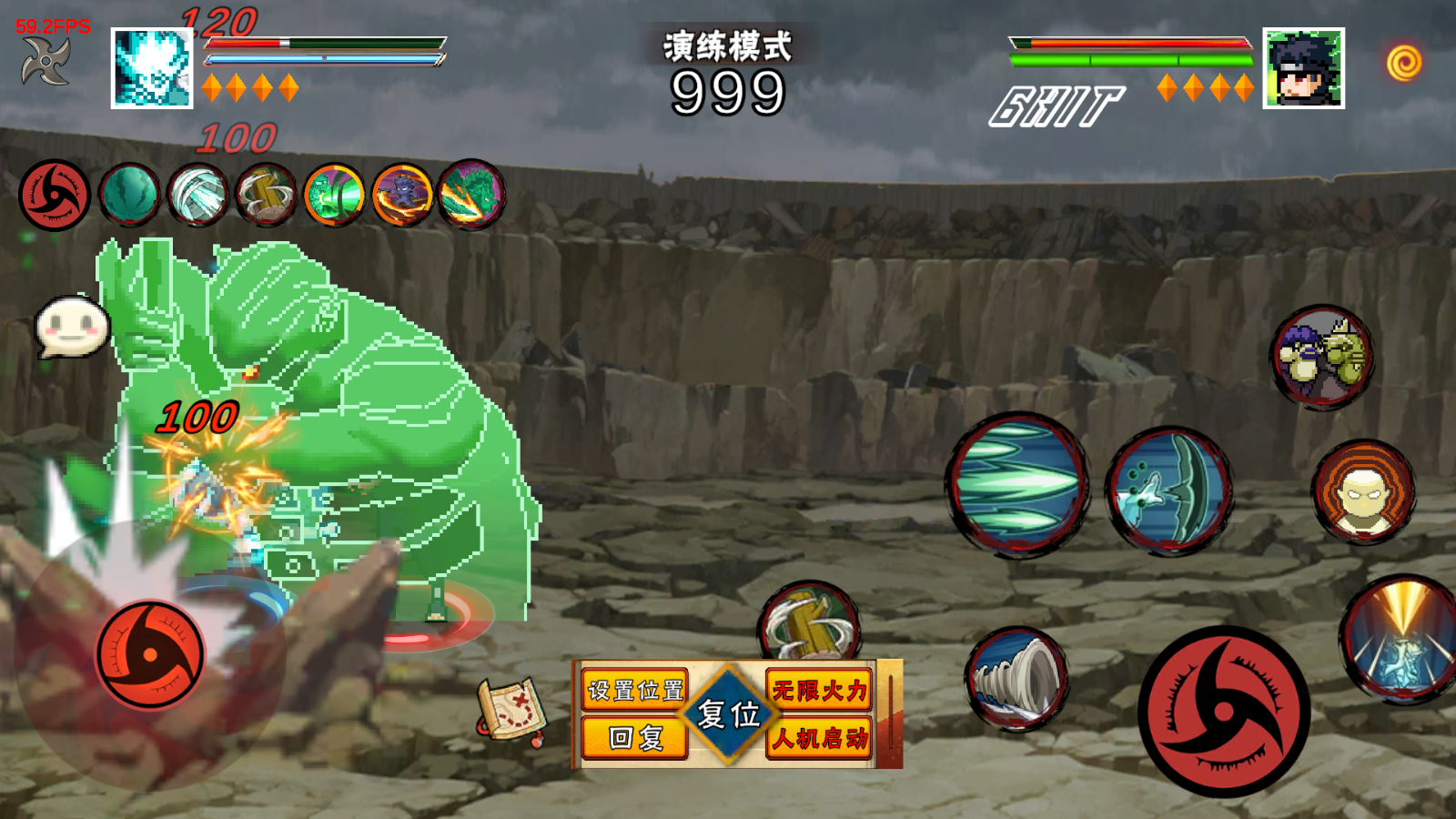Click the shuriken icon under FPS counter

click(x=45, y=62)
